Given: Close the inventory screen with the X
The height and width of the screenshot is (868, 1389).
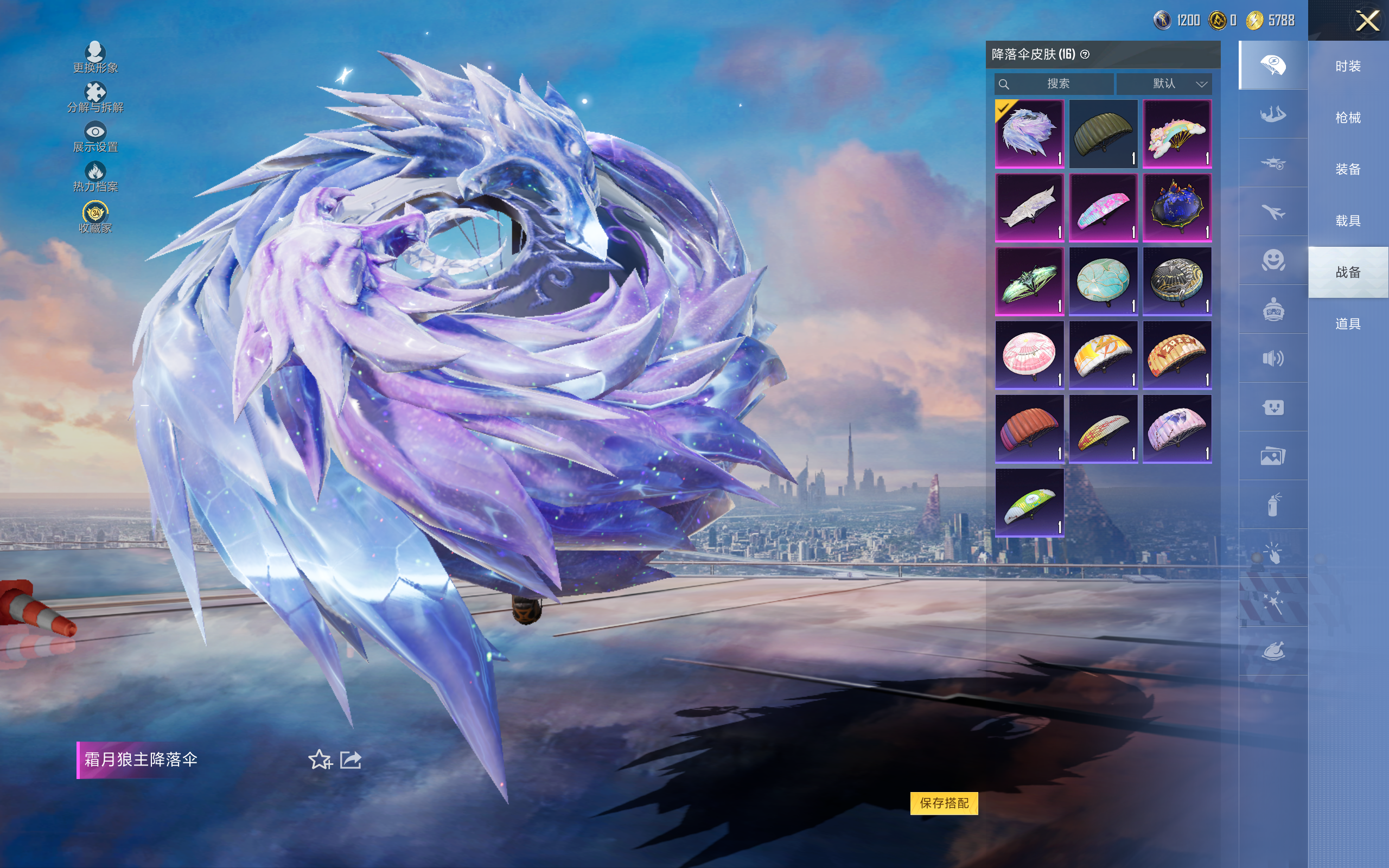Looking at the screenshot, I should (x=1367, y=21).
